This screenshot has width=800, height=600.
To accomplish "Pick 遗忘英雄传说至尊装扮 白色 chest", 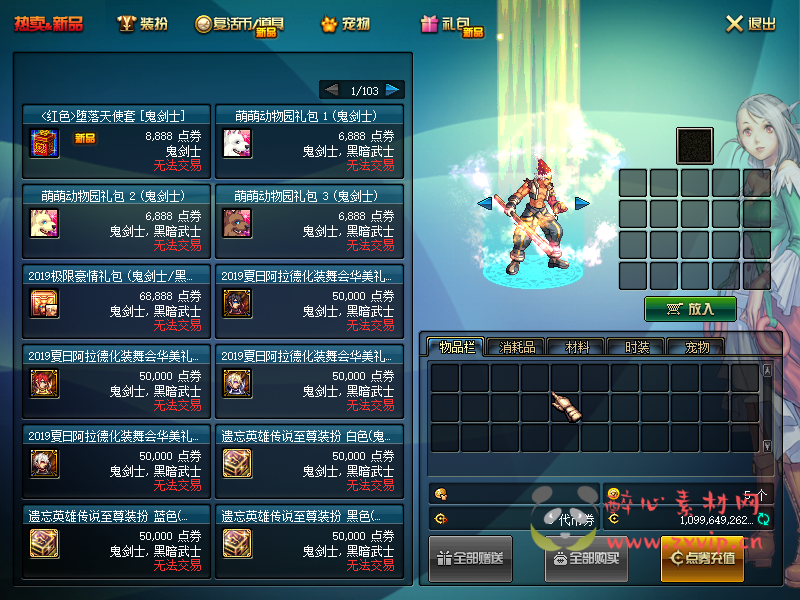I will [238, 463].
